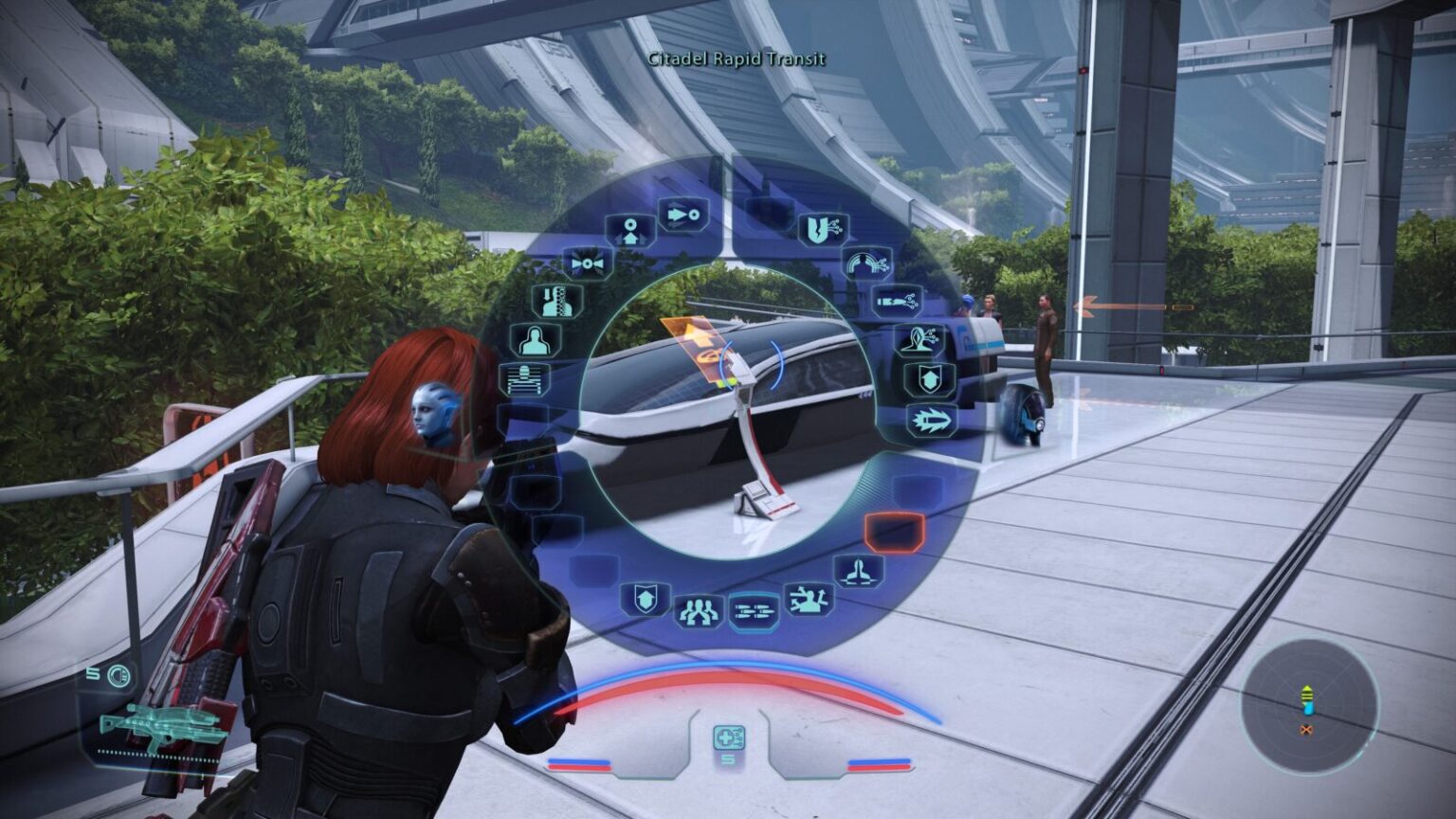The width and height of the screenshot is (1456, 819).
Task: Select the Warp power icon below Singularity
Action: [x=556, y=302]
